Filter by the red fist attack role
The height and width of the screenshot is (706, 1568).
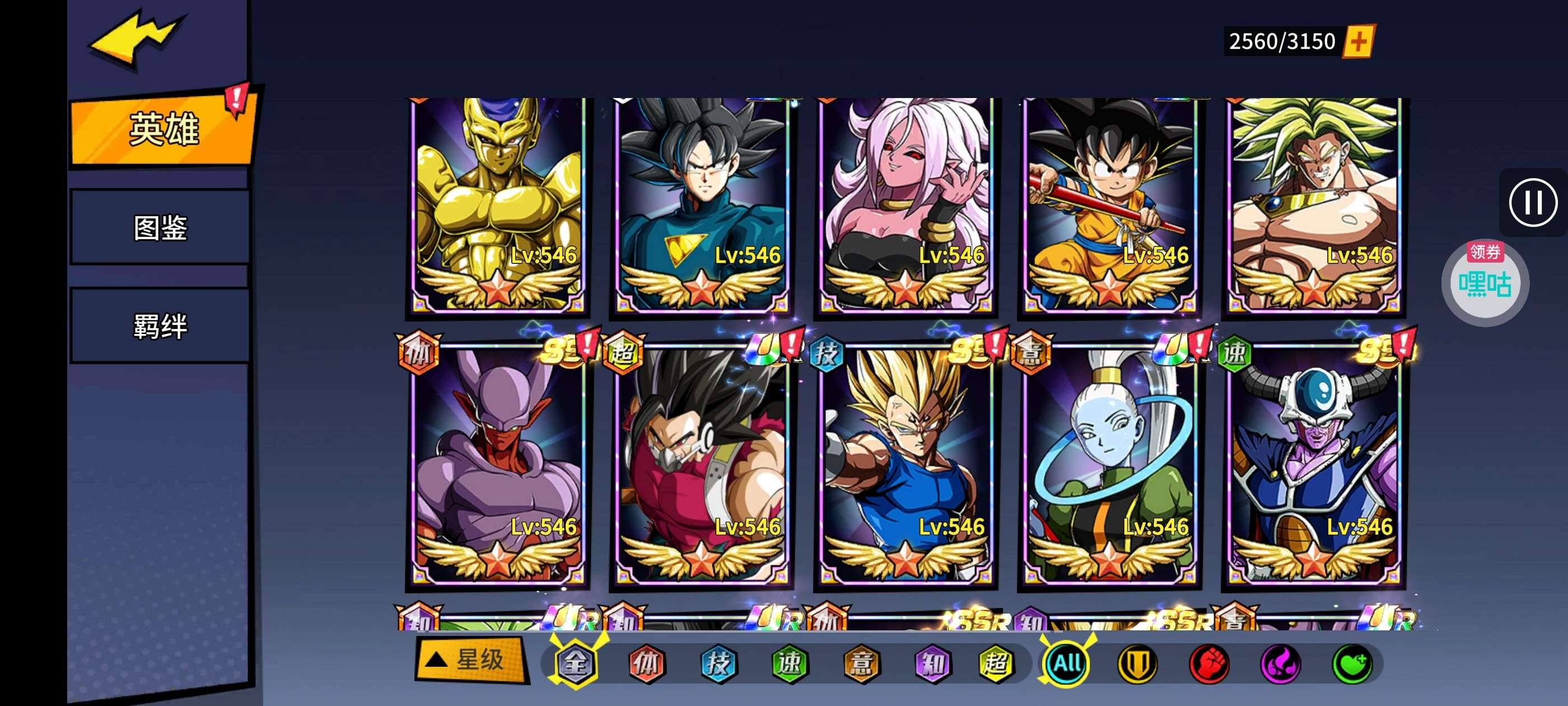1209,663
